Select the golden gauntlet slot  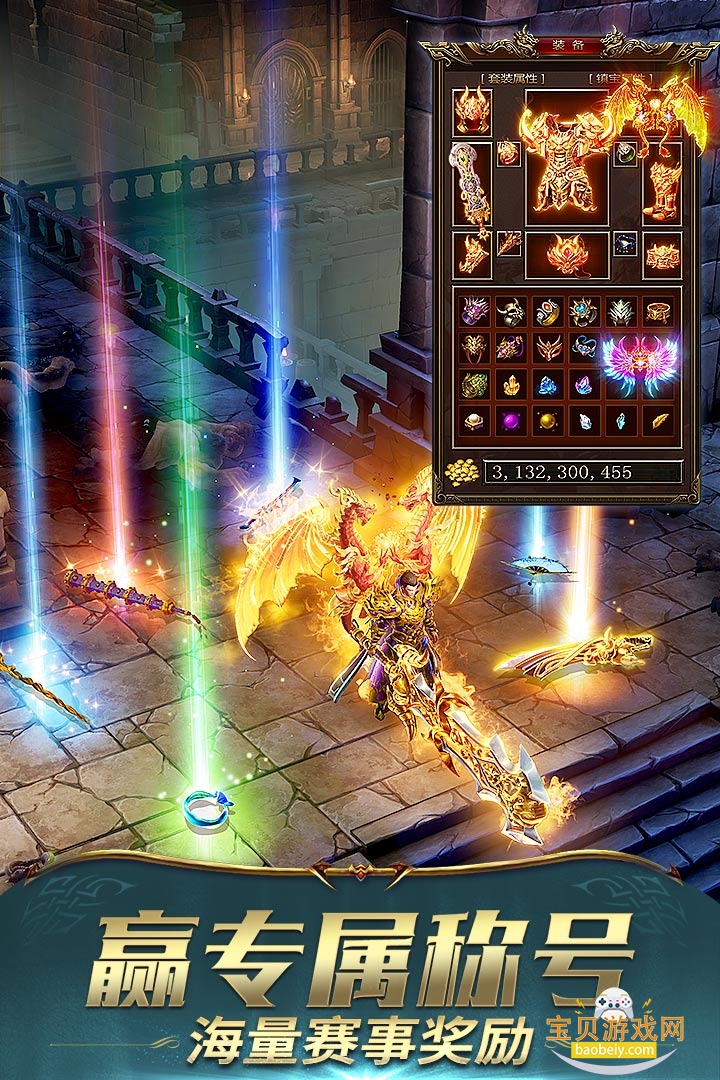[472, 254]
